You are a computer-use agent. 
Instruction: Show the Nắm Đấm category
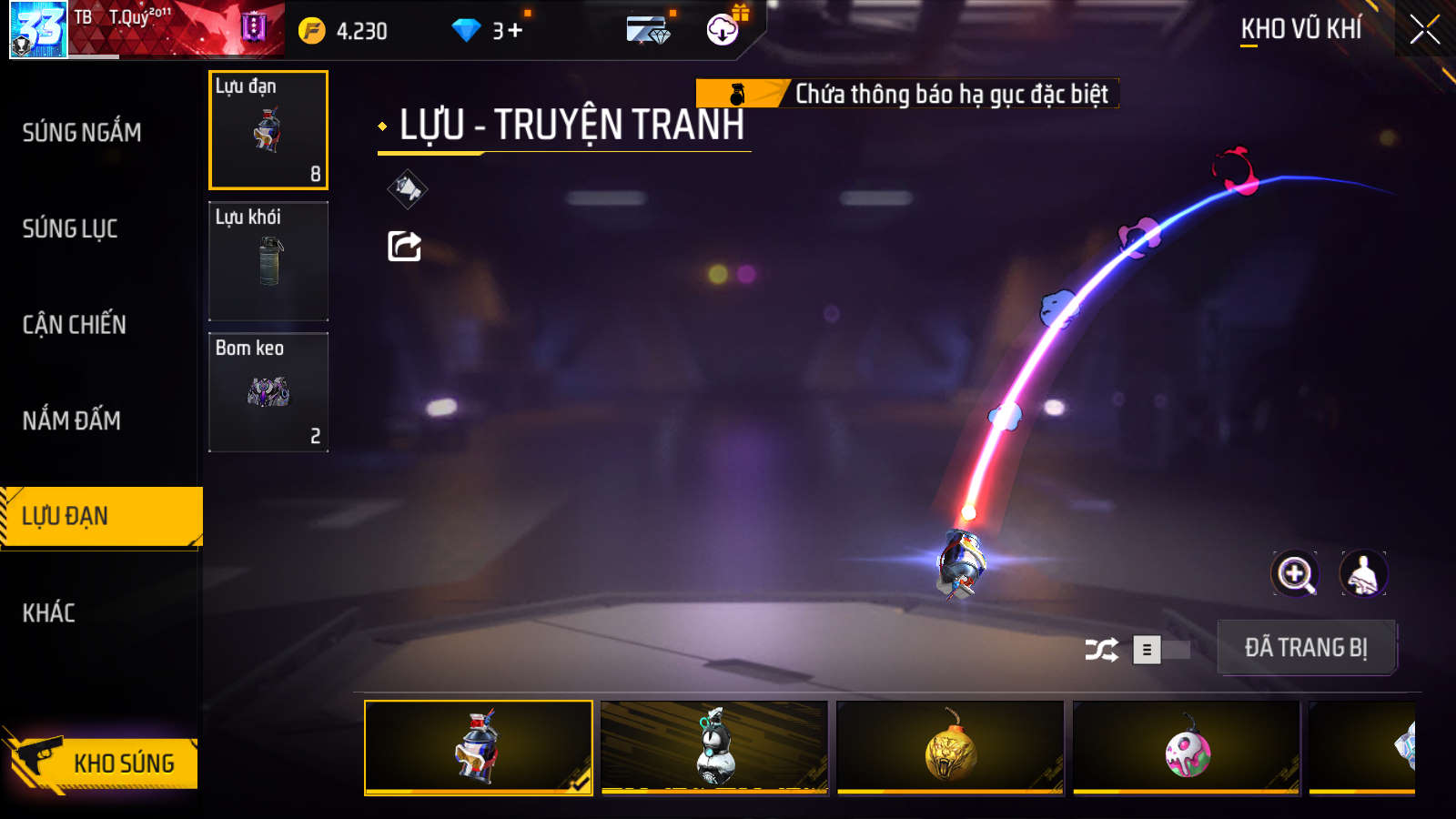click(x=72, y=420)
